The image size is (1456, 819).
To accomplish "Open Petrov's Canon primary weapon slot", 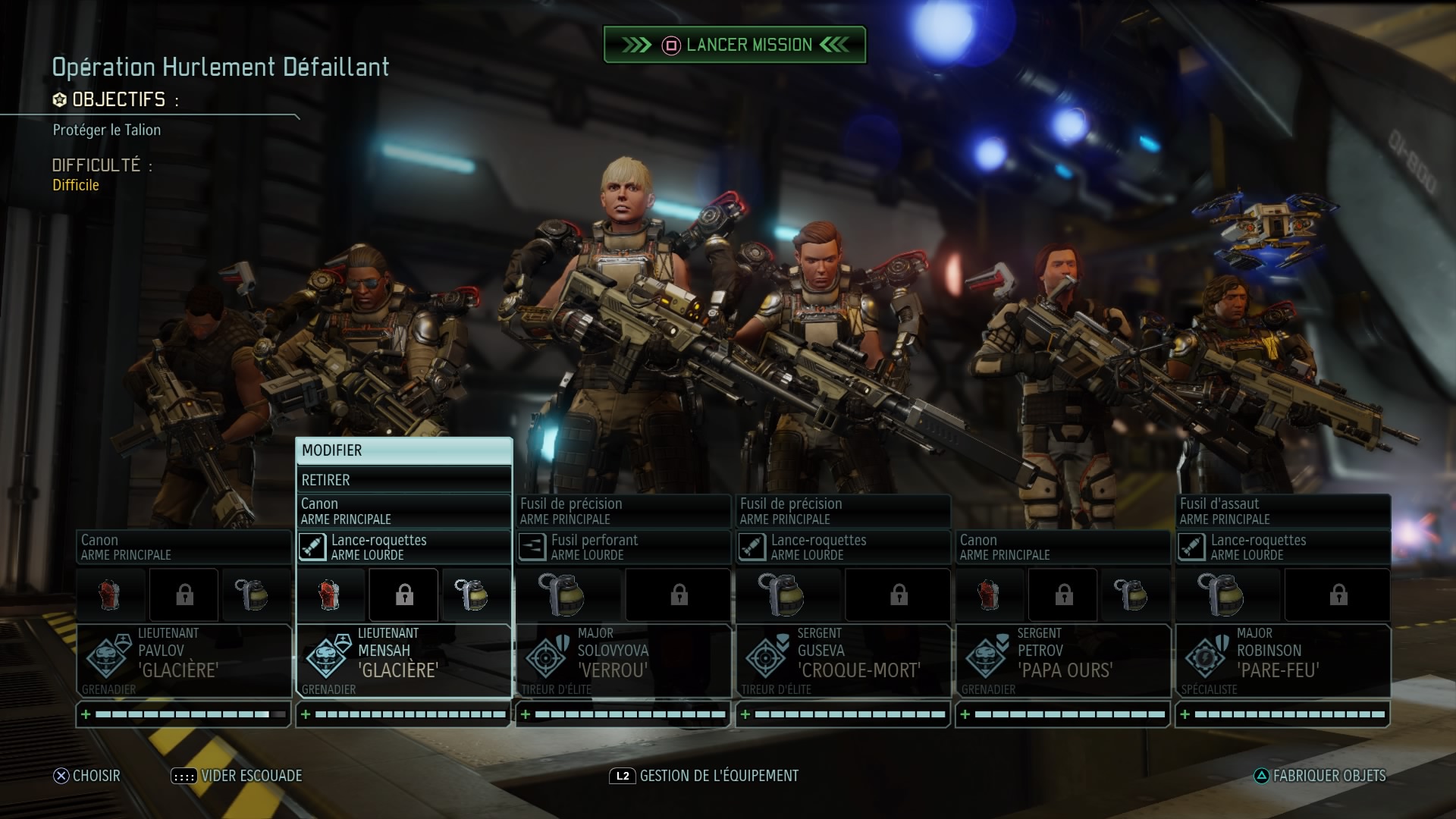I will 1063,547.
